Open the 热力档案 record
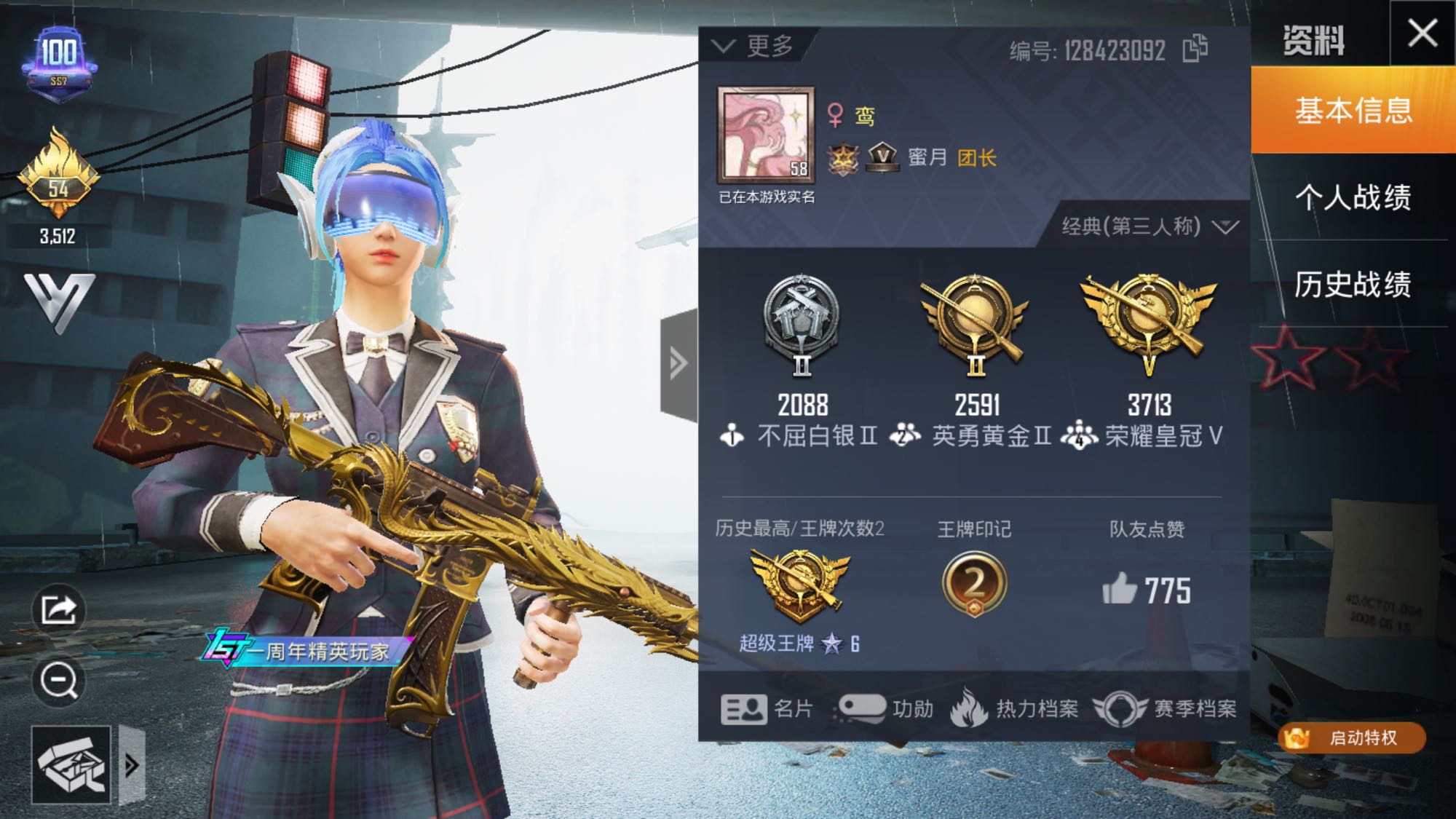The image size is (1456, 819). click(1015, 708)
